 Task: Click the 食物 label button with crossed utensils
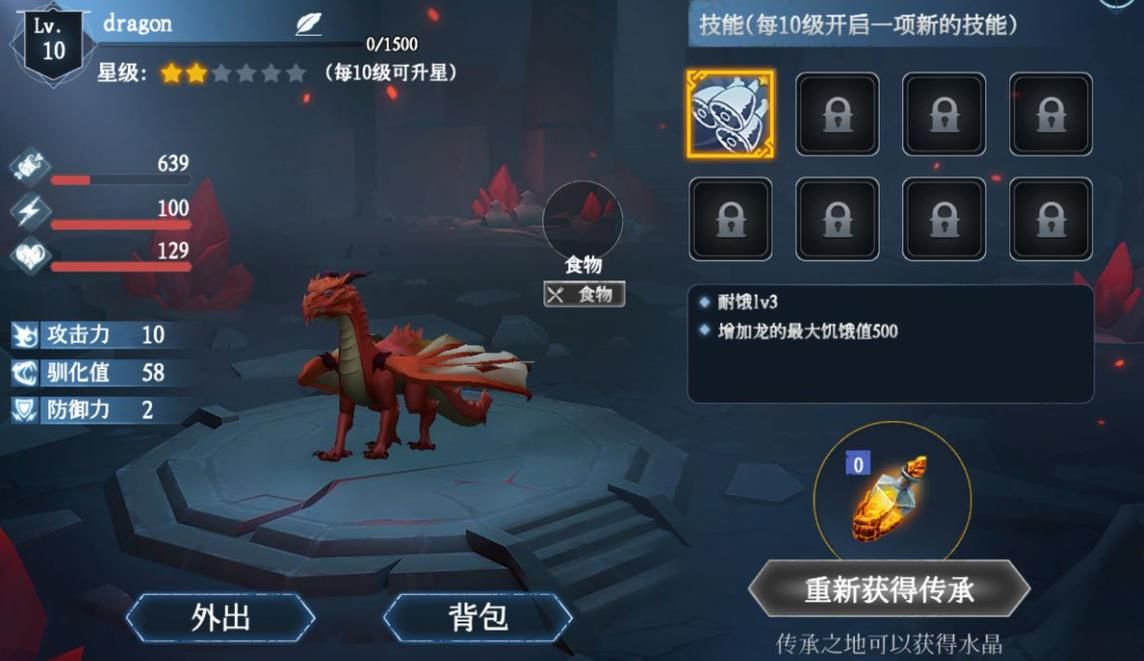[584, 294]
